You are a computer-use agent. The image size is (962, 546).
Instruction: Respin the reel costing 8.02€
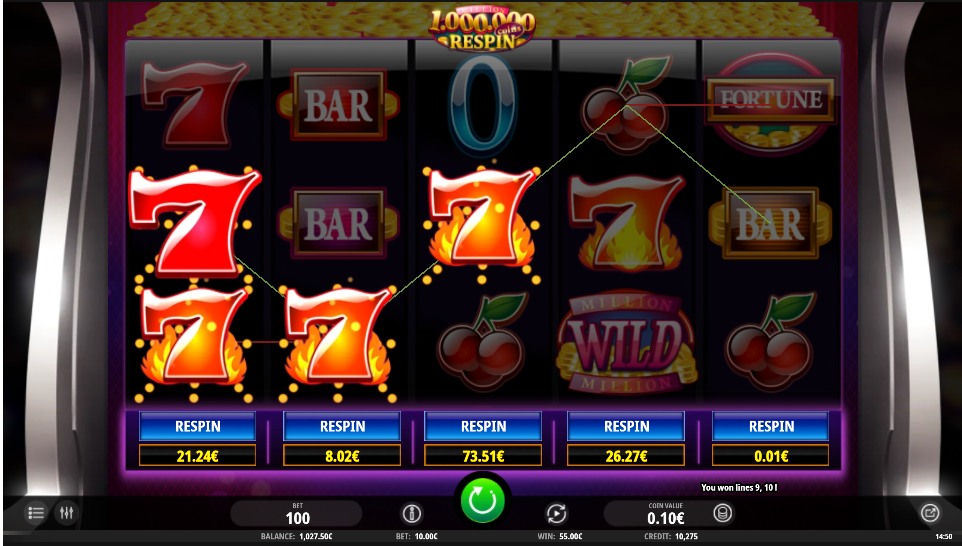[x=342, y=426]
